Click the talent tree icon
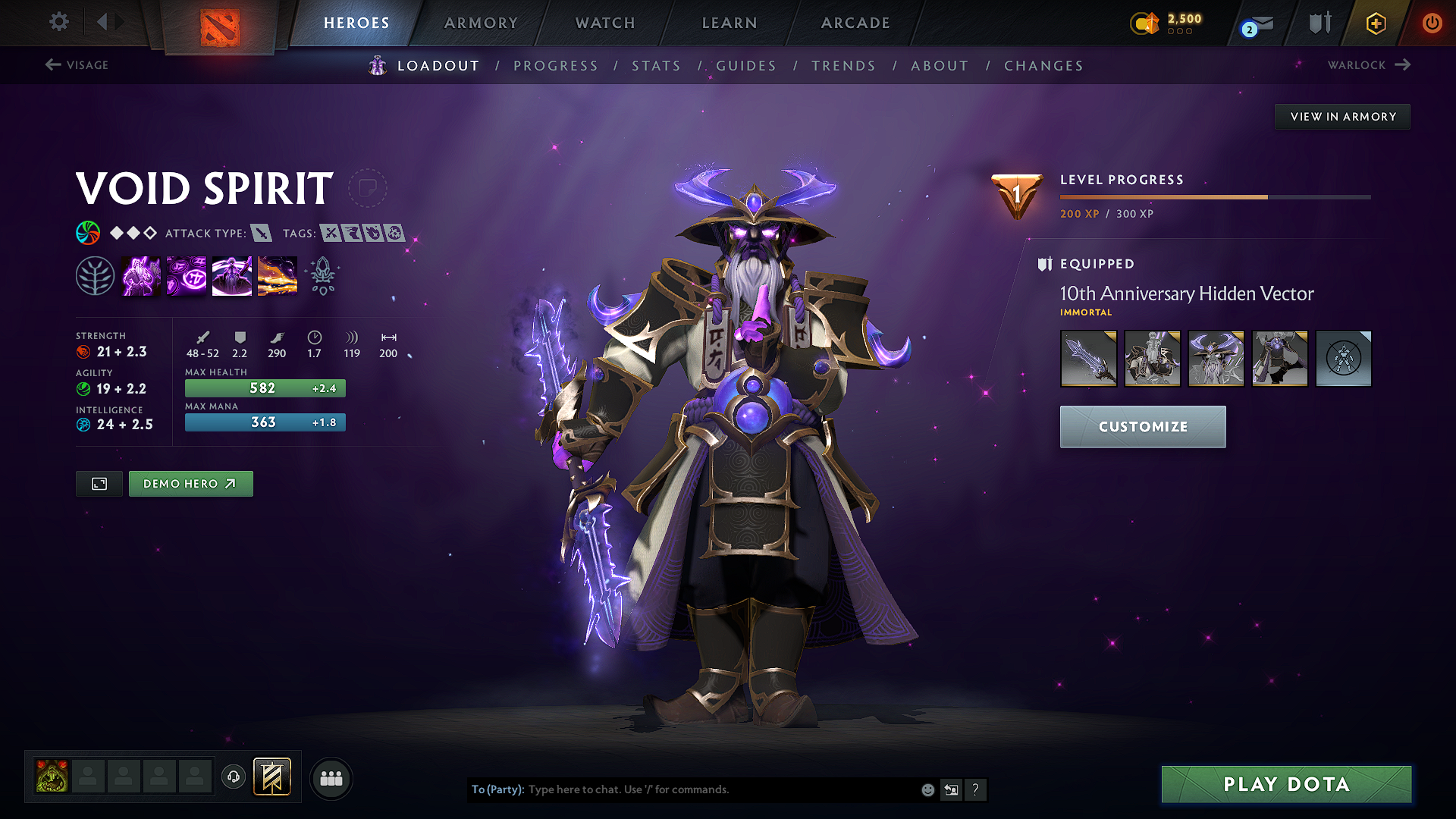Screen dimensions: 1456x819 coord(95,275)
